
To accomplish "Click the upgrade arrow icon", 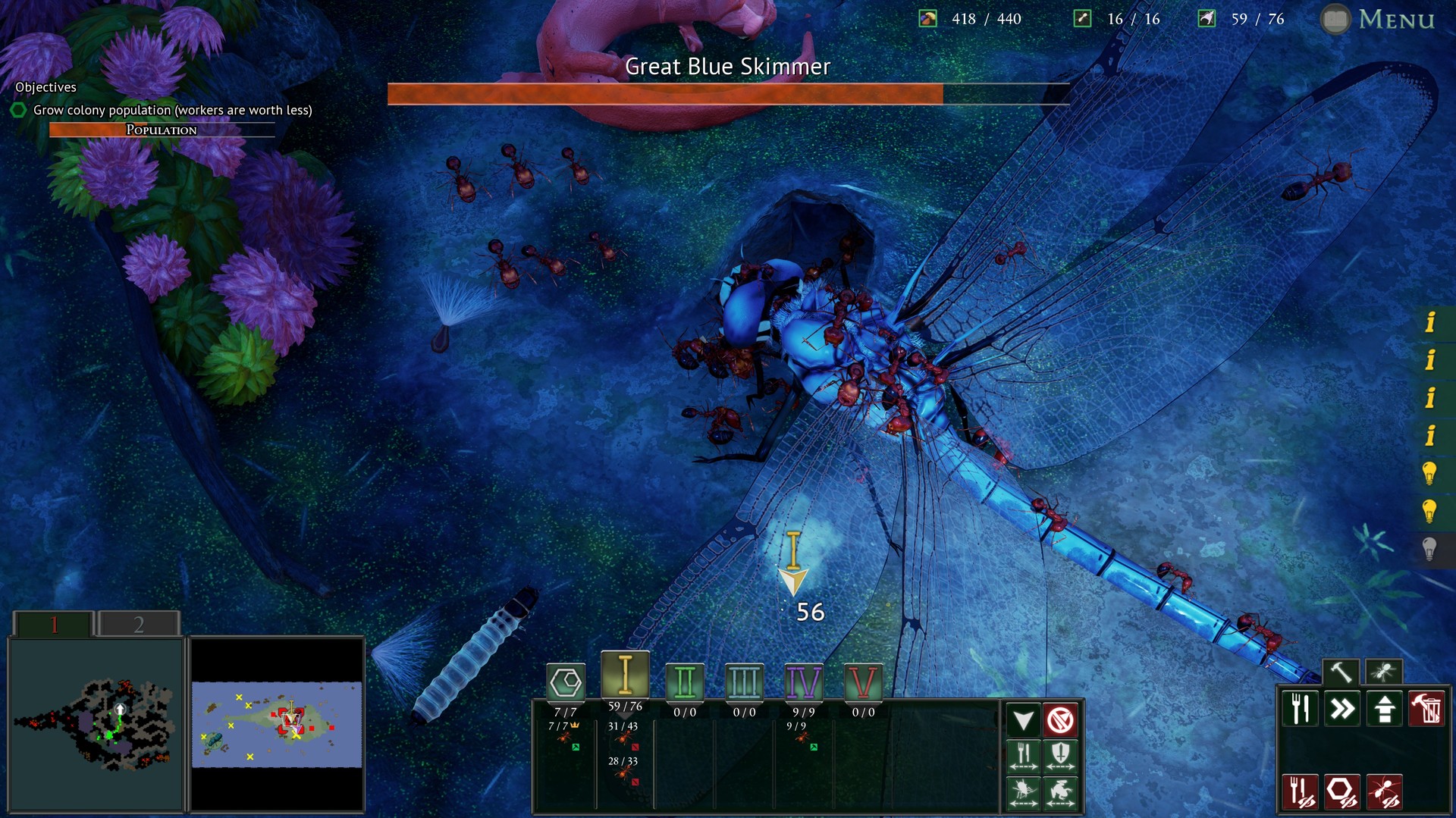I will (x=1383, y=710).
